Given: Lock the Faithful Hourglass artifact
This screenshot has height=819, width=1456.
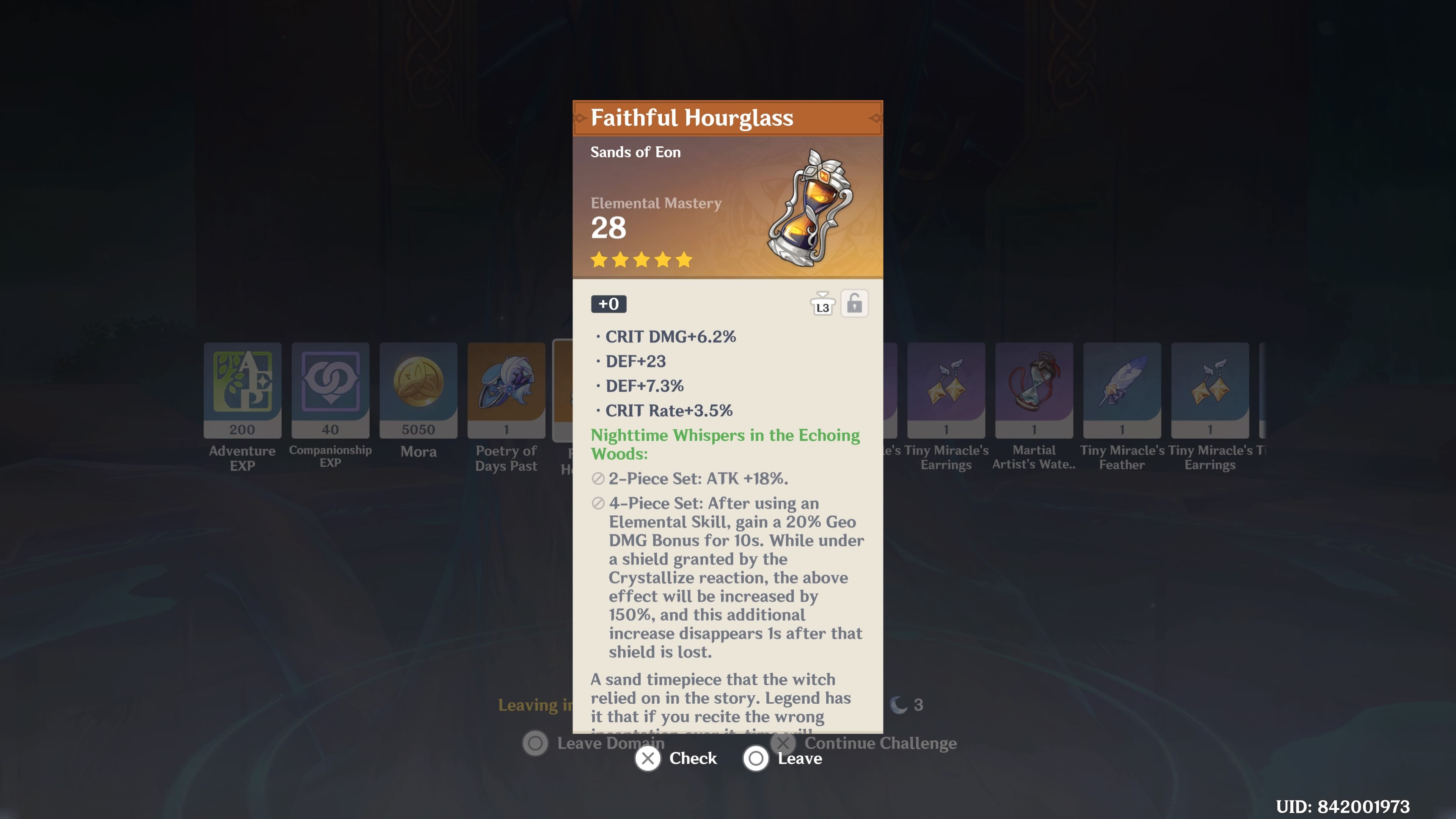Looking at the screenshot, I should click(855, 304).
